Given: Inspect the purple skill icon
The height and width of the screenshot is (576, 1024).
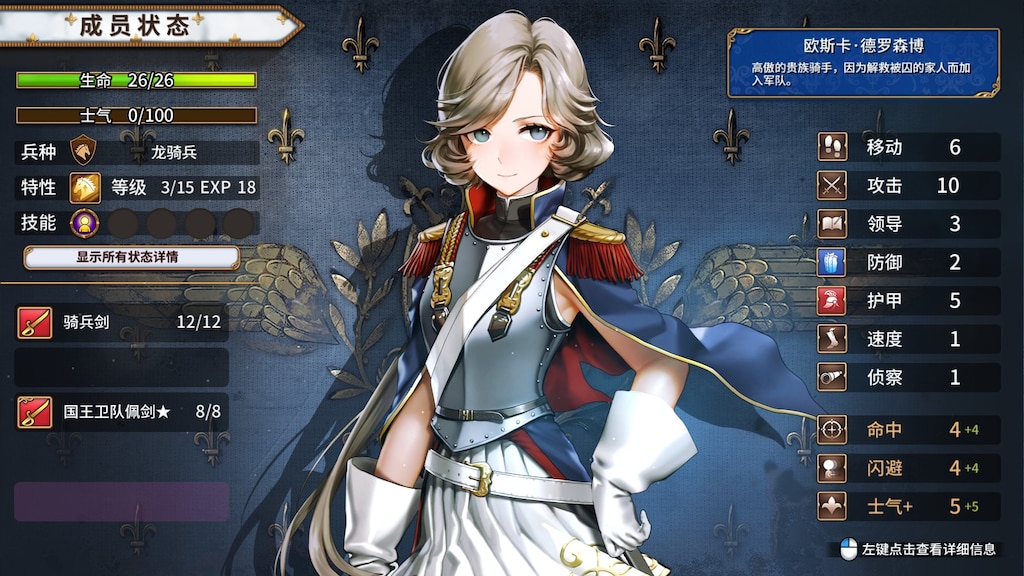Looking at the screenshot, I should (84, 223).
